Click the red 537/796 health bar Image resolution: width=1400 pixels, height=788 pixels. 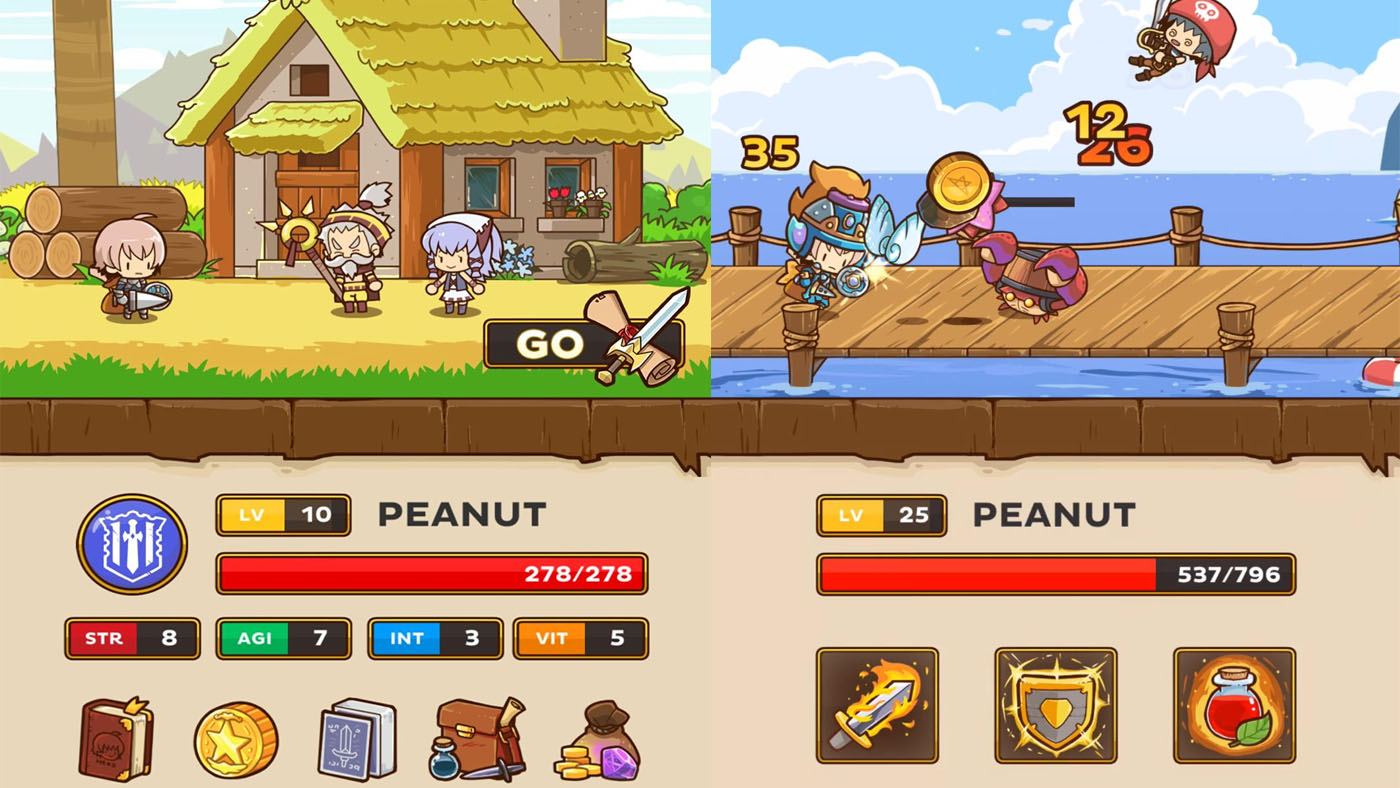tap(1056, 575)
